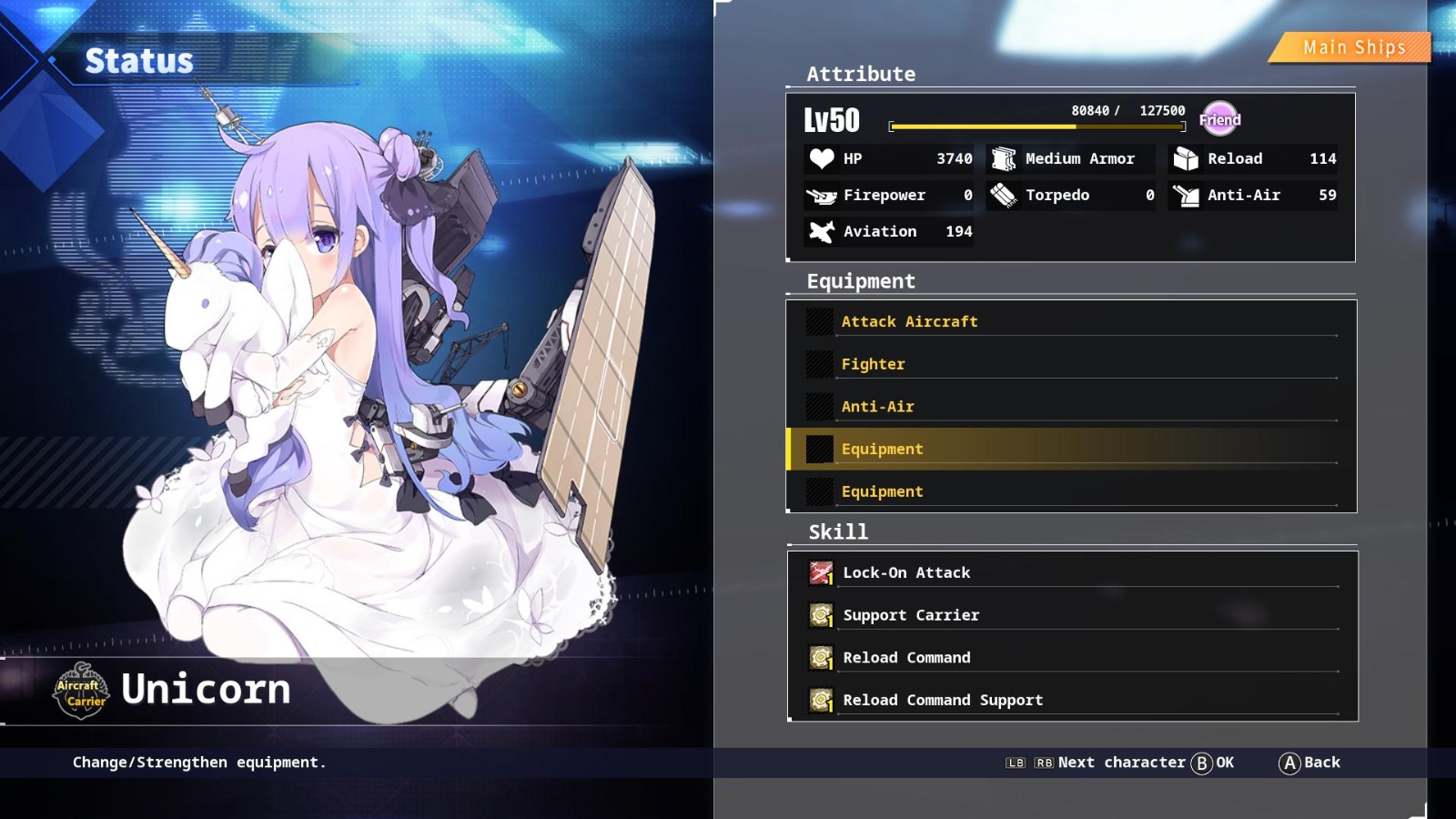This screenshot has width=1456, height=819.
Task: Select the Reload Command skill icon
Action: point(820,657)
